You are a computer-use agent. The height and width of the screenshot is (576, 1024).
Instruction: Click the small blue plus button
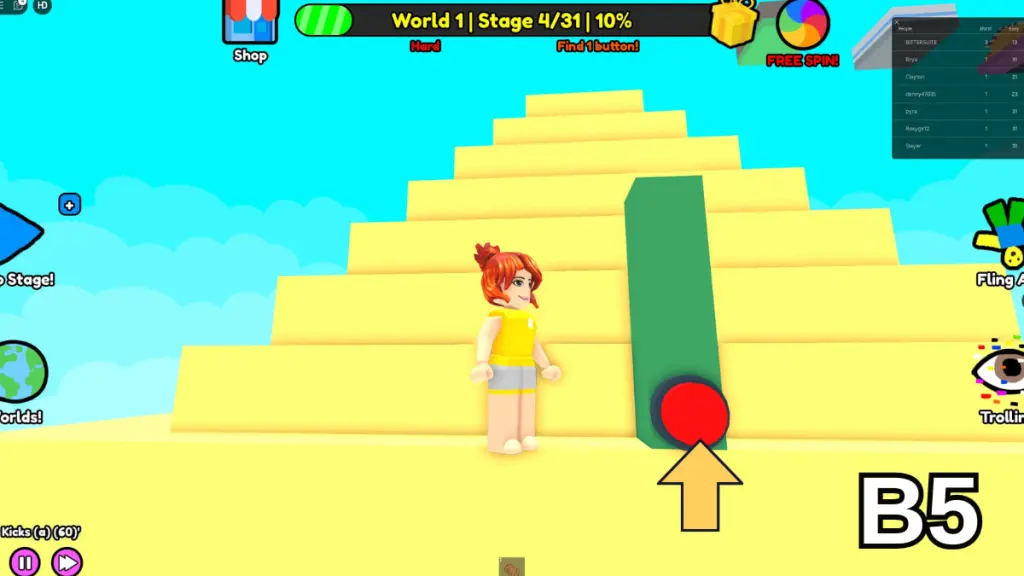[x=69, y=205]
